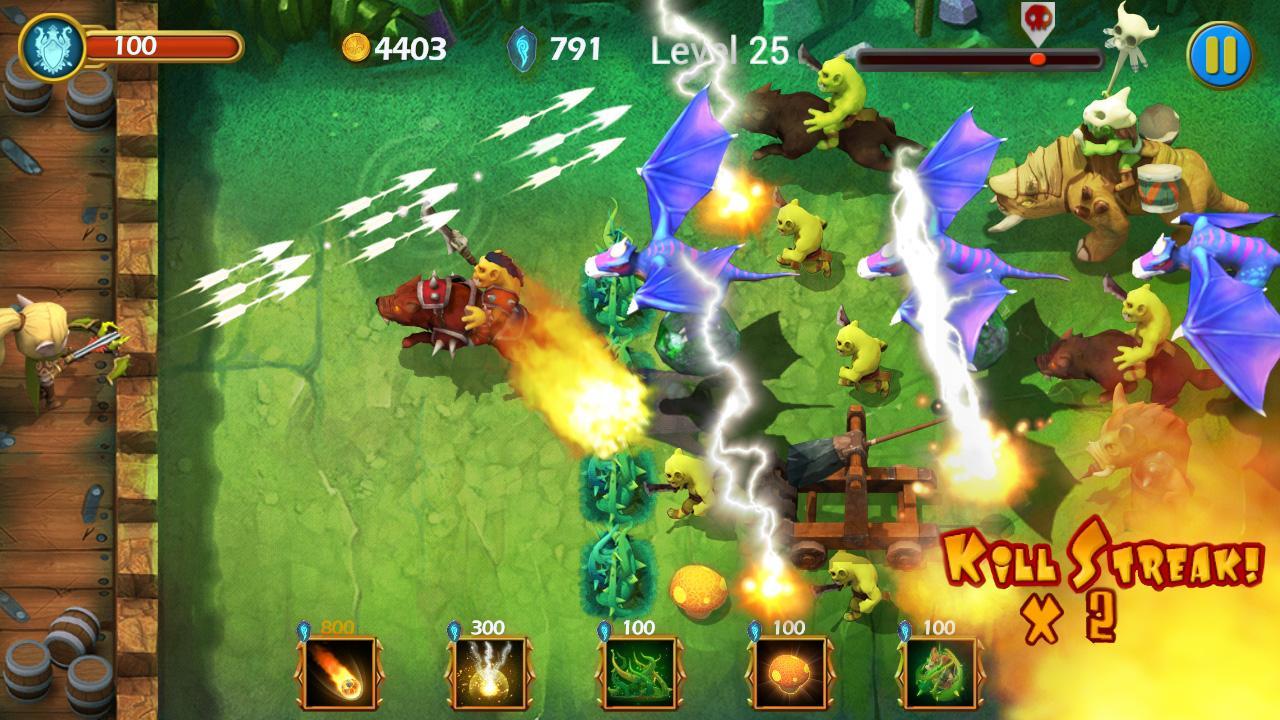Viewport: 1280px width, 720px height.
Task: Expand the right chevron on the dragon card
Action: pos(980,677)
